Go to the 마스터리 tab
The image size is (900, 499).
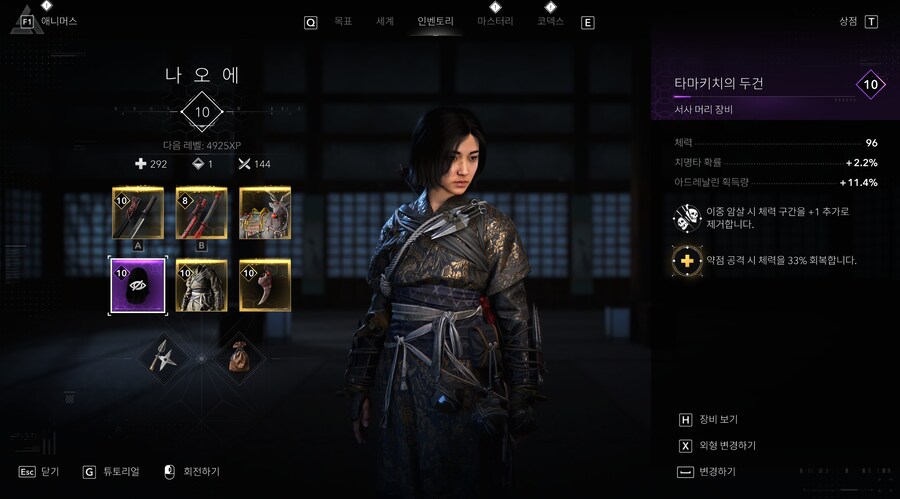point(494,21)
